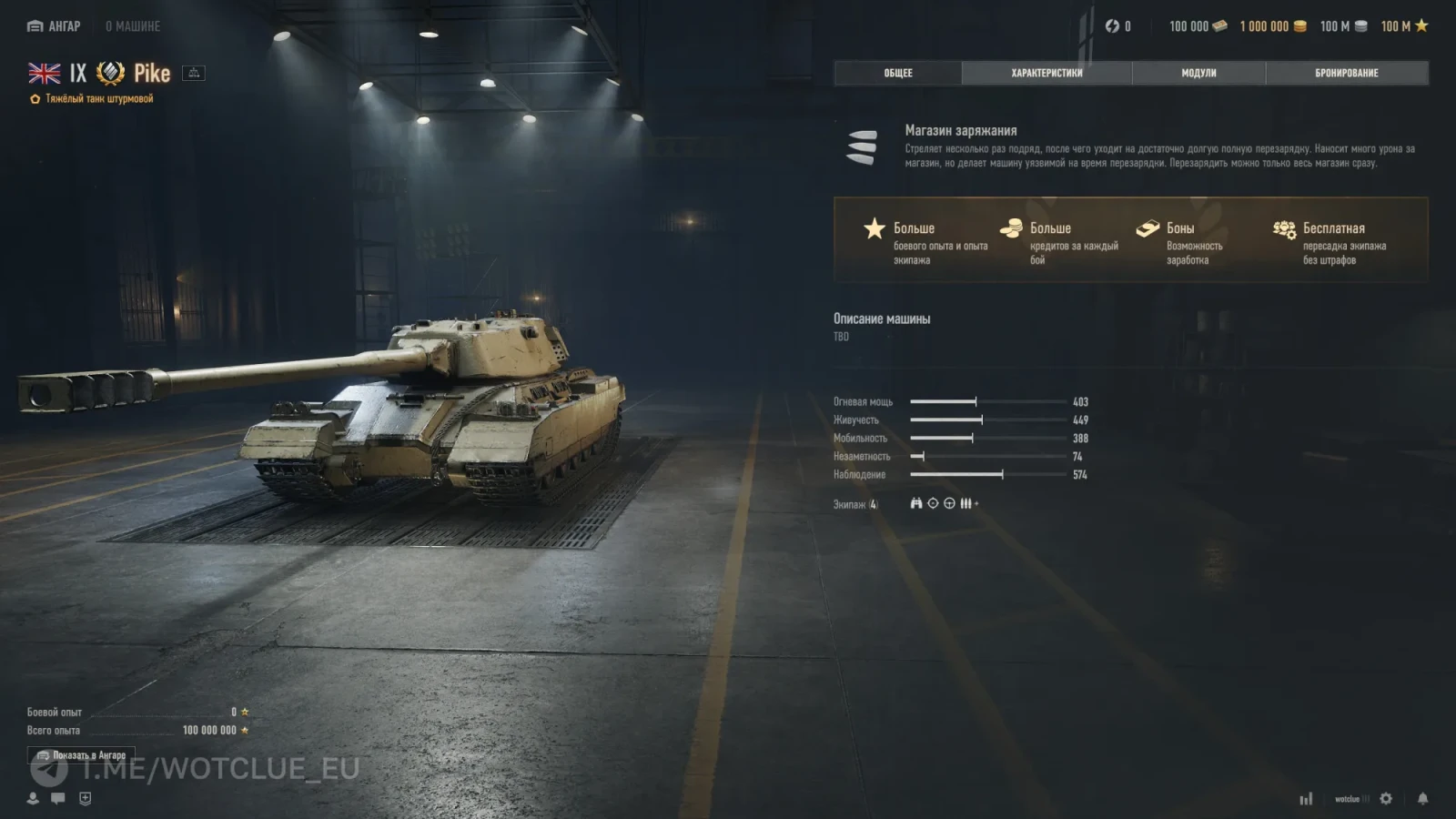Open game settings via the gear icon
This screenshot has height=819, width=1456.
(1386, 798)
